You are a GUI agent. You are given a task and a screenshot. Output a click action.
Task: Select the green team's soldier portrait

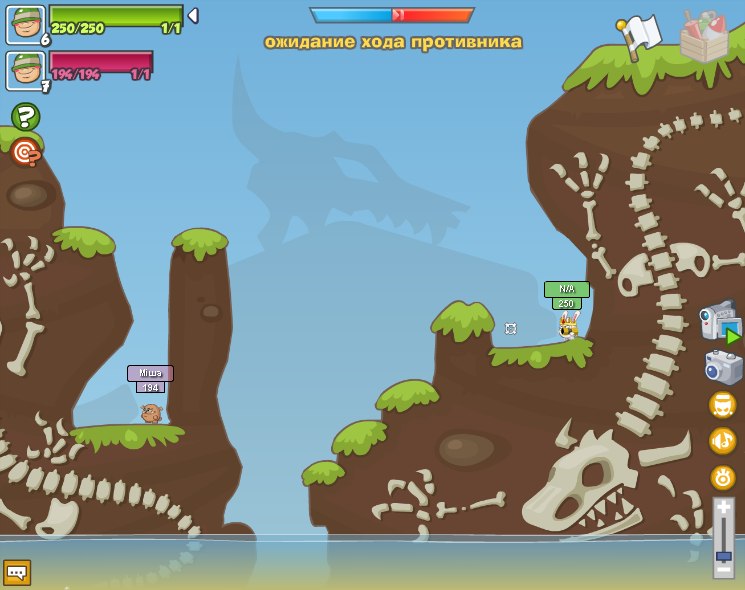click(25, 24)
